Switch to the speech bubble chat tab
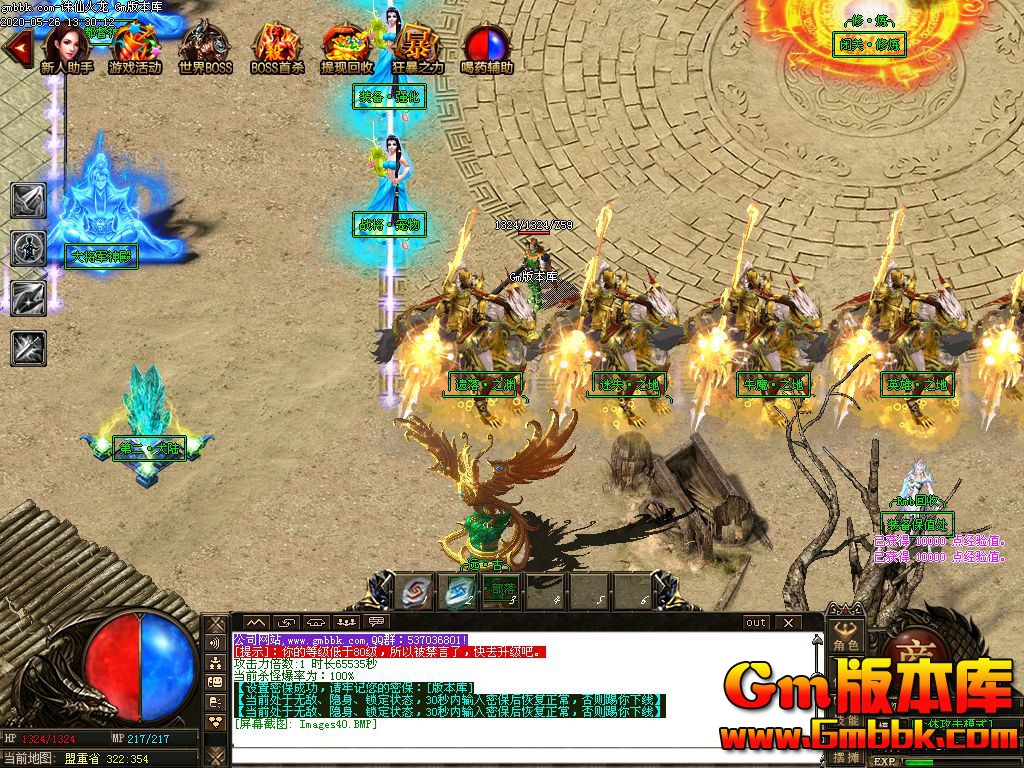Screen dimensions: 1024x768 376,622
